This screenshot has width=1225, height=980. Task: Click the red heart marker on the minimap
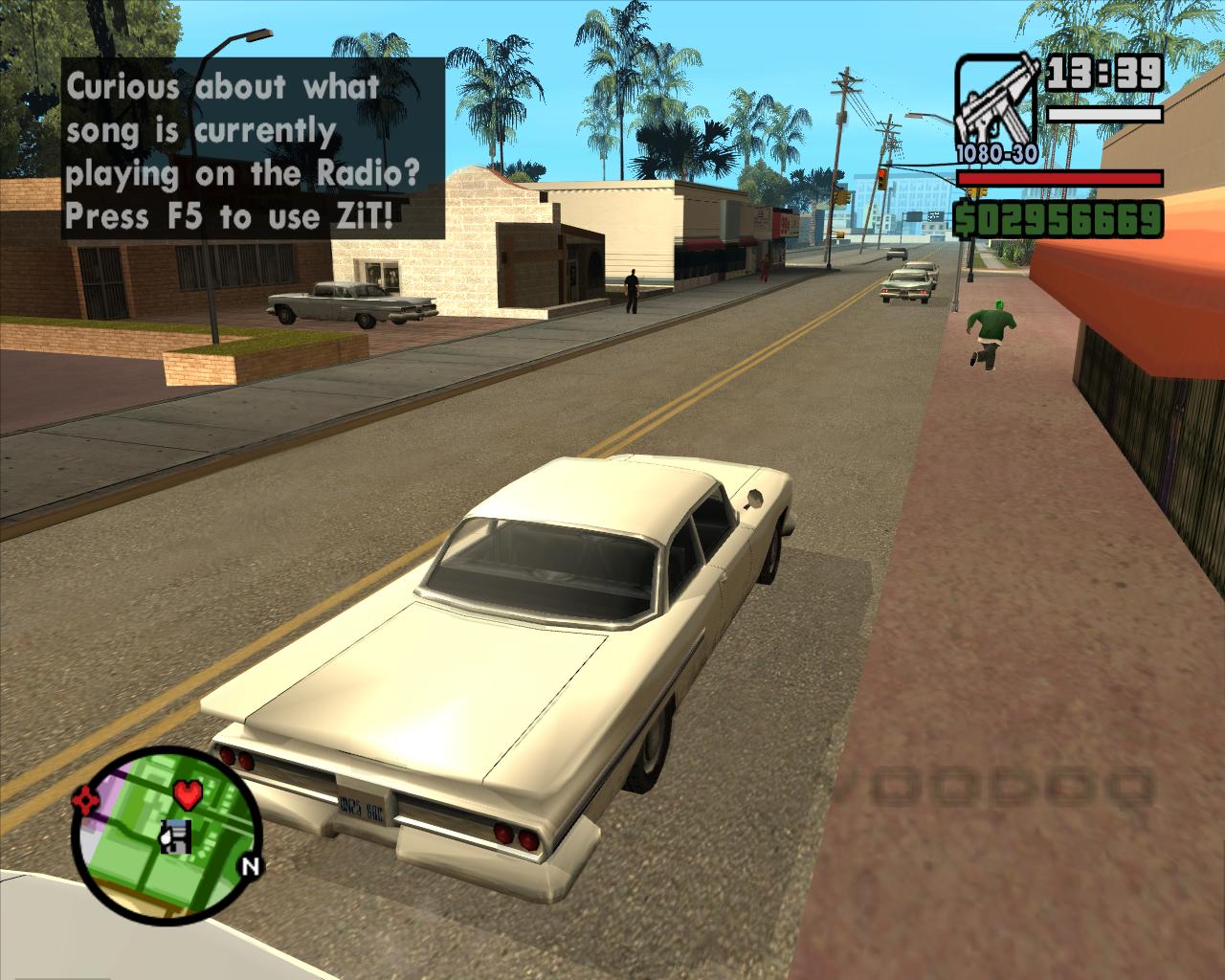point(189,793)
